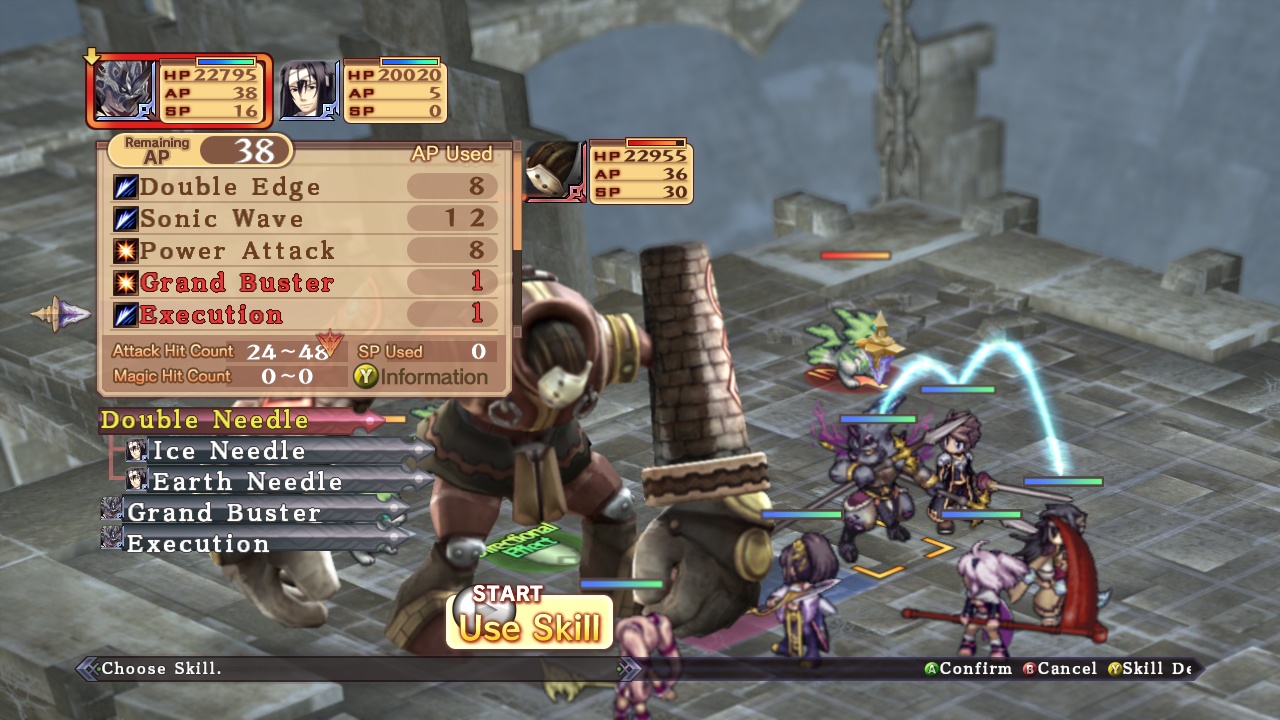1280x720 pixels.
Task: Click the burst icon beside Grand Buster
Action: 125,282
